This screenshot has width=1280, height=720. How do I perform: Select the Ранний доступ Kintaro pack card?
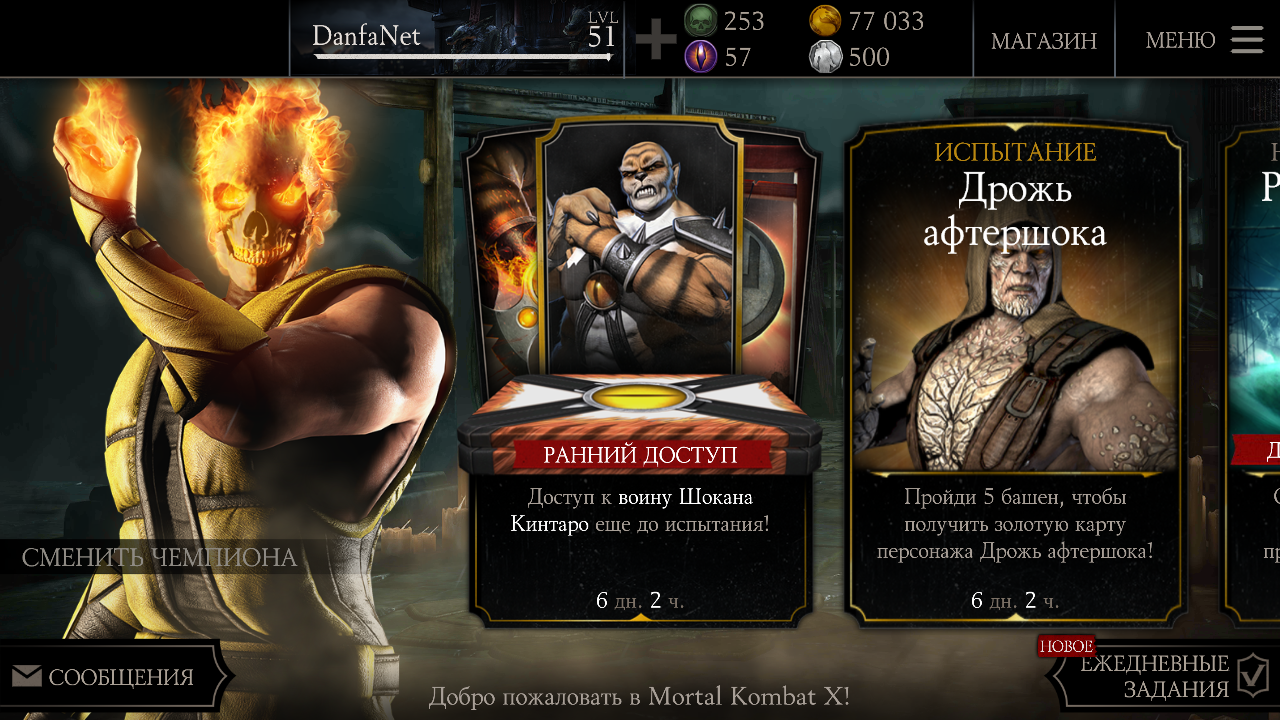[x=640, y=370]
